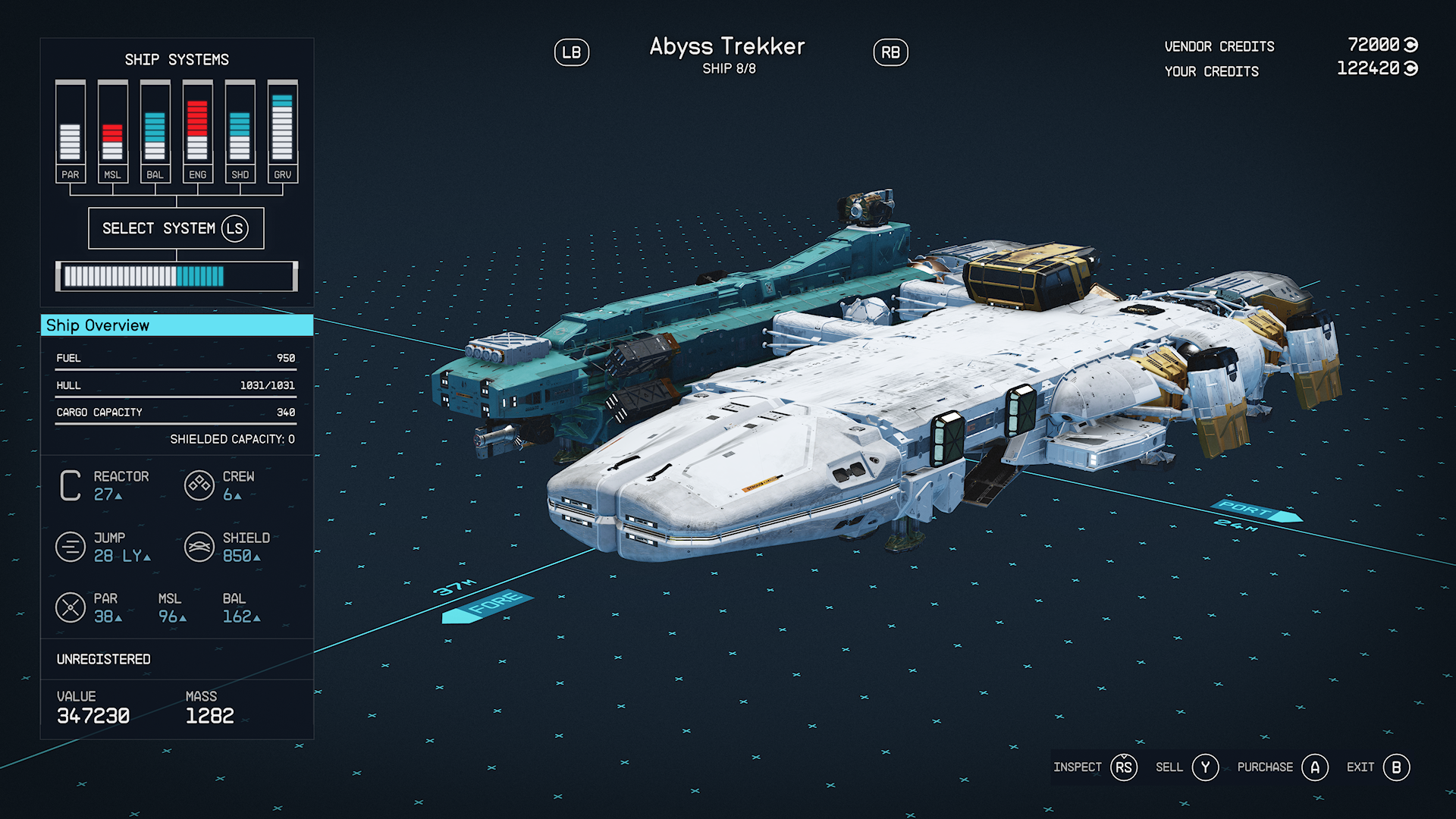
Task: Switch to the Ship Overview tab
Action: (x=176, y=325)
